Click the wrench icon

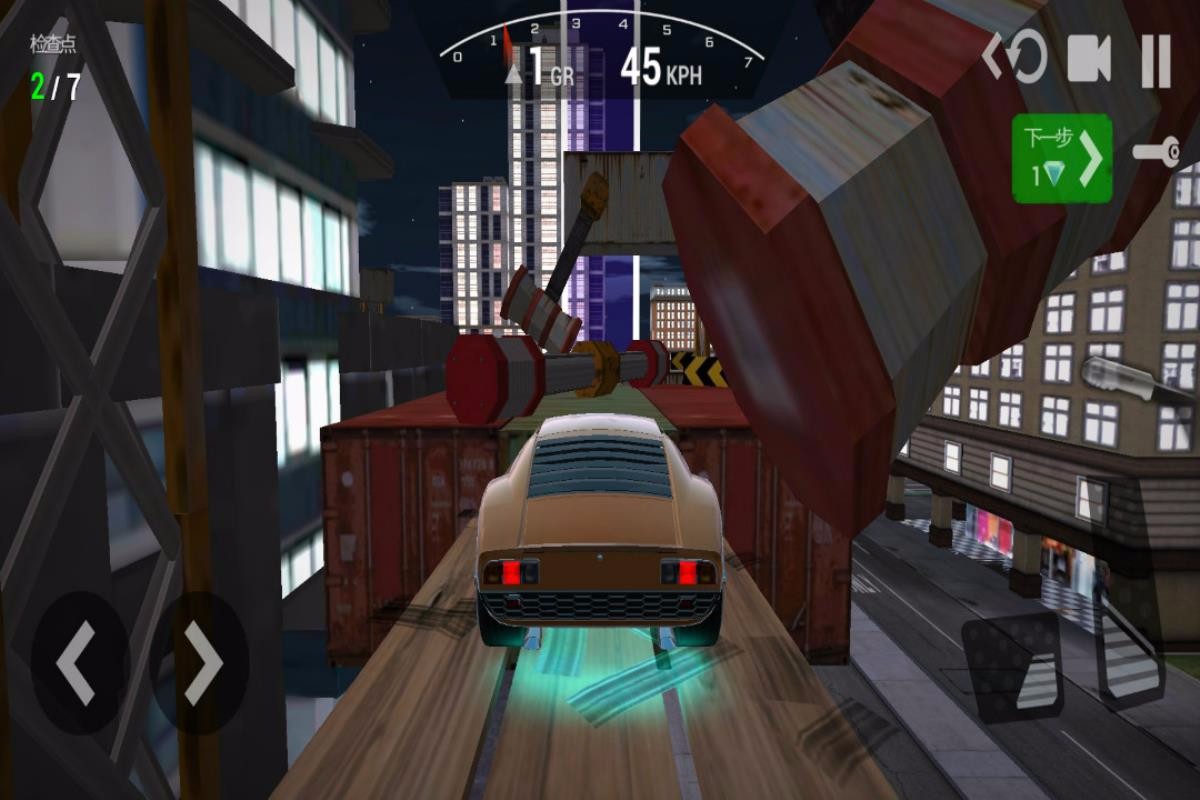1157,153
